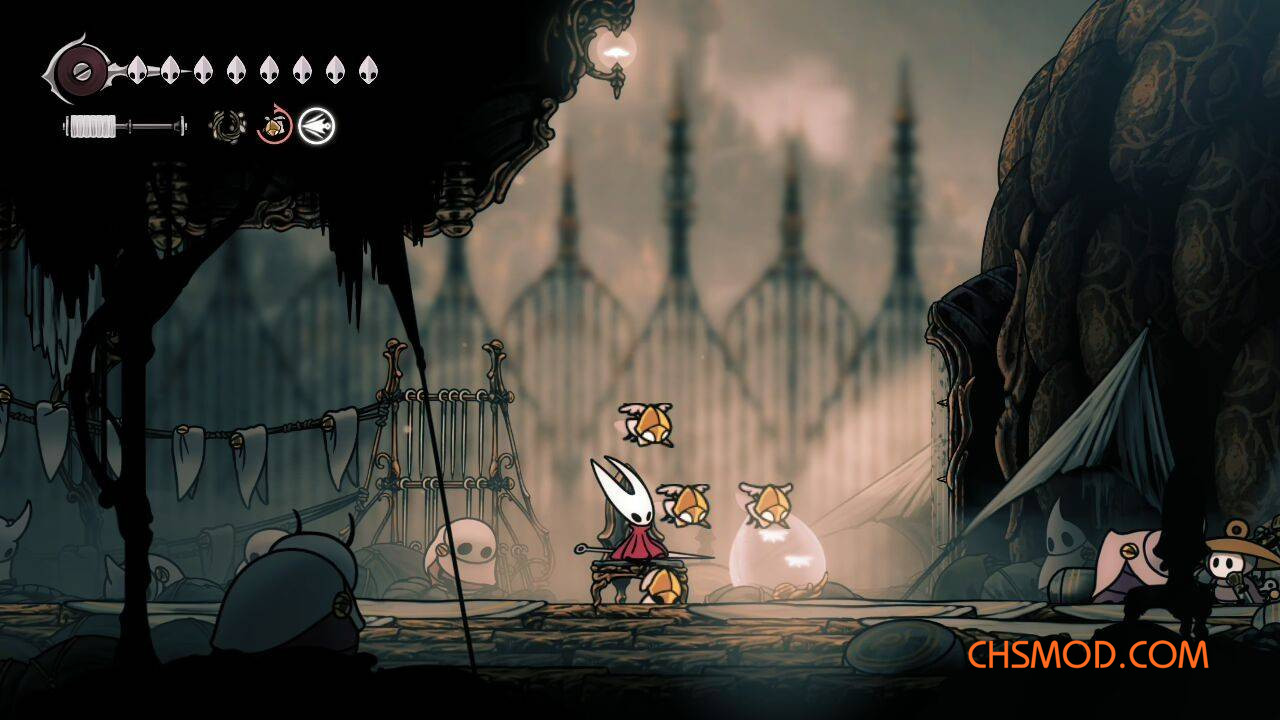Choose the white circled silk dart skill
Screen dimensions: 1280x720
coord(317,126)
